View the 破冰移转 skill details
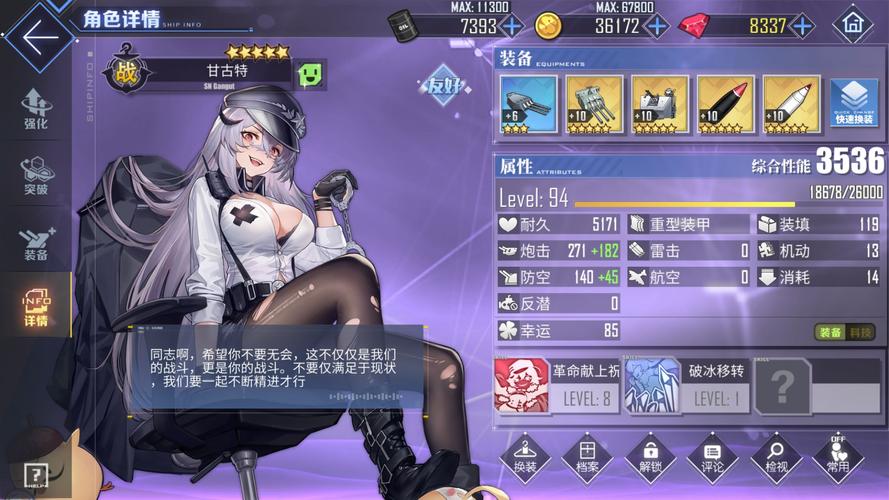 (x=652, y=386)
